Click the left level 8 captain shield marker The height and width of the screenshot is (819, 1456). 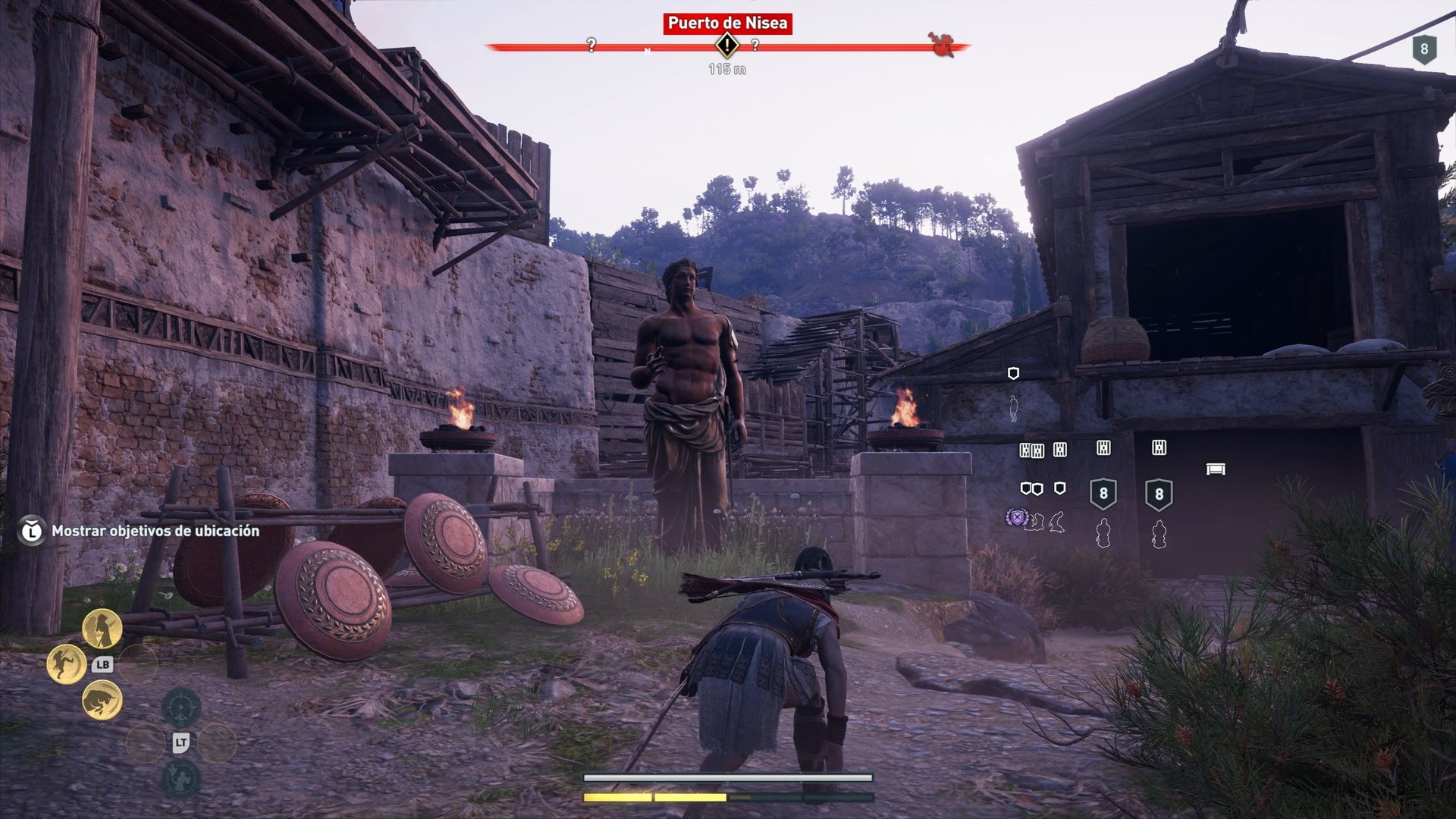point(1103,493)
